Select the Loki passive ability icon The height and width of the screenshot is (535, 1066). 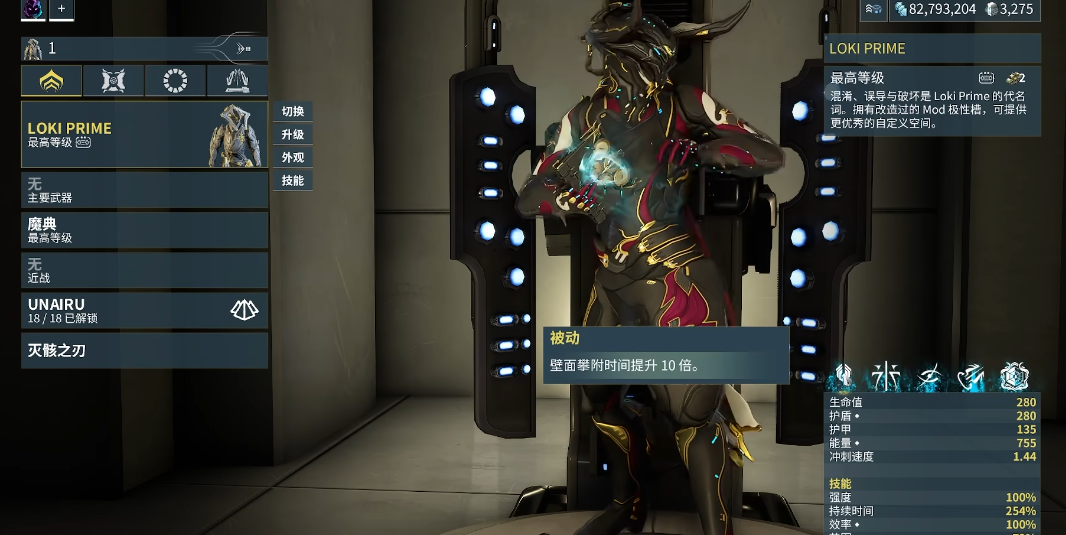(x=844, y=377)
